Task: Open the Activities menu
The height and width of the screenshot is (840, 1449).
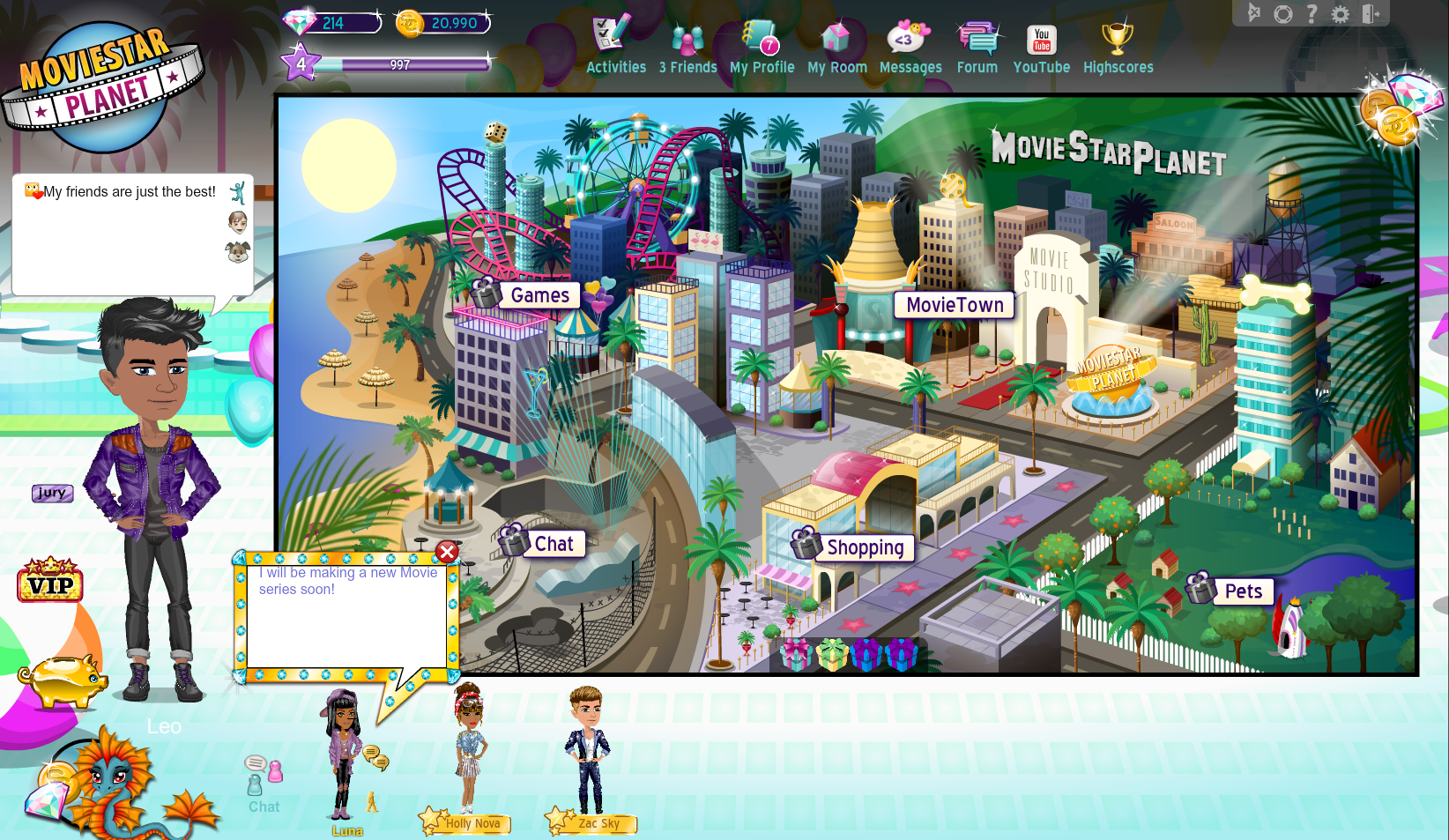Action: (615, 47)
